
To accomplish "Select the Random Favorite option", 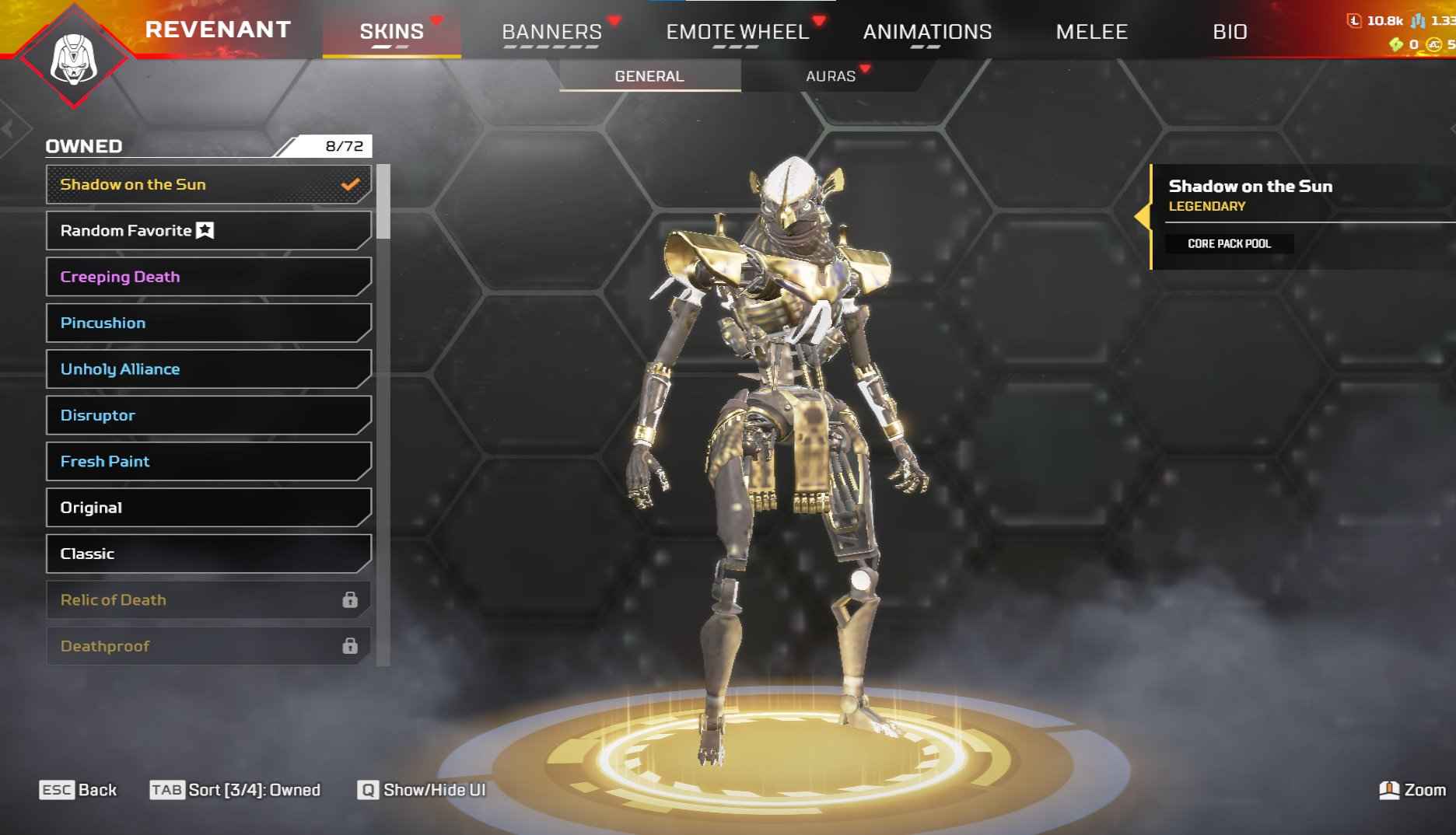I will pos(208,231).
